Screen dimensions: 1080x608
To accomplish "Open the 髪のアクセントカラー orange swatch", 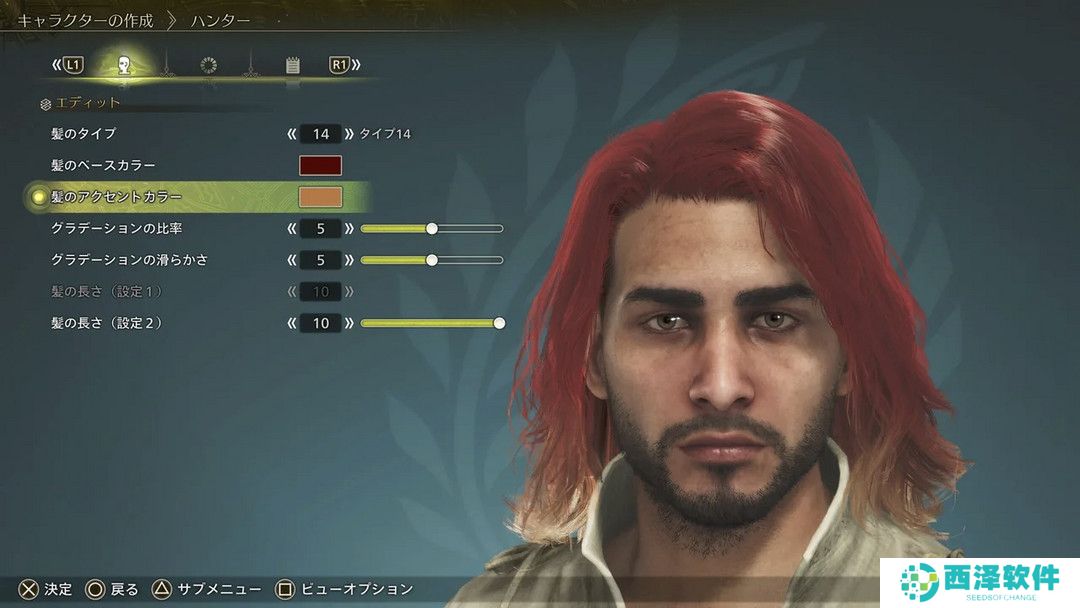I will pos(320,197).
